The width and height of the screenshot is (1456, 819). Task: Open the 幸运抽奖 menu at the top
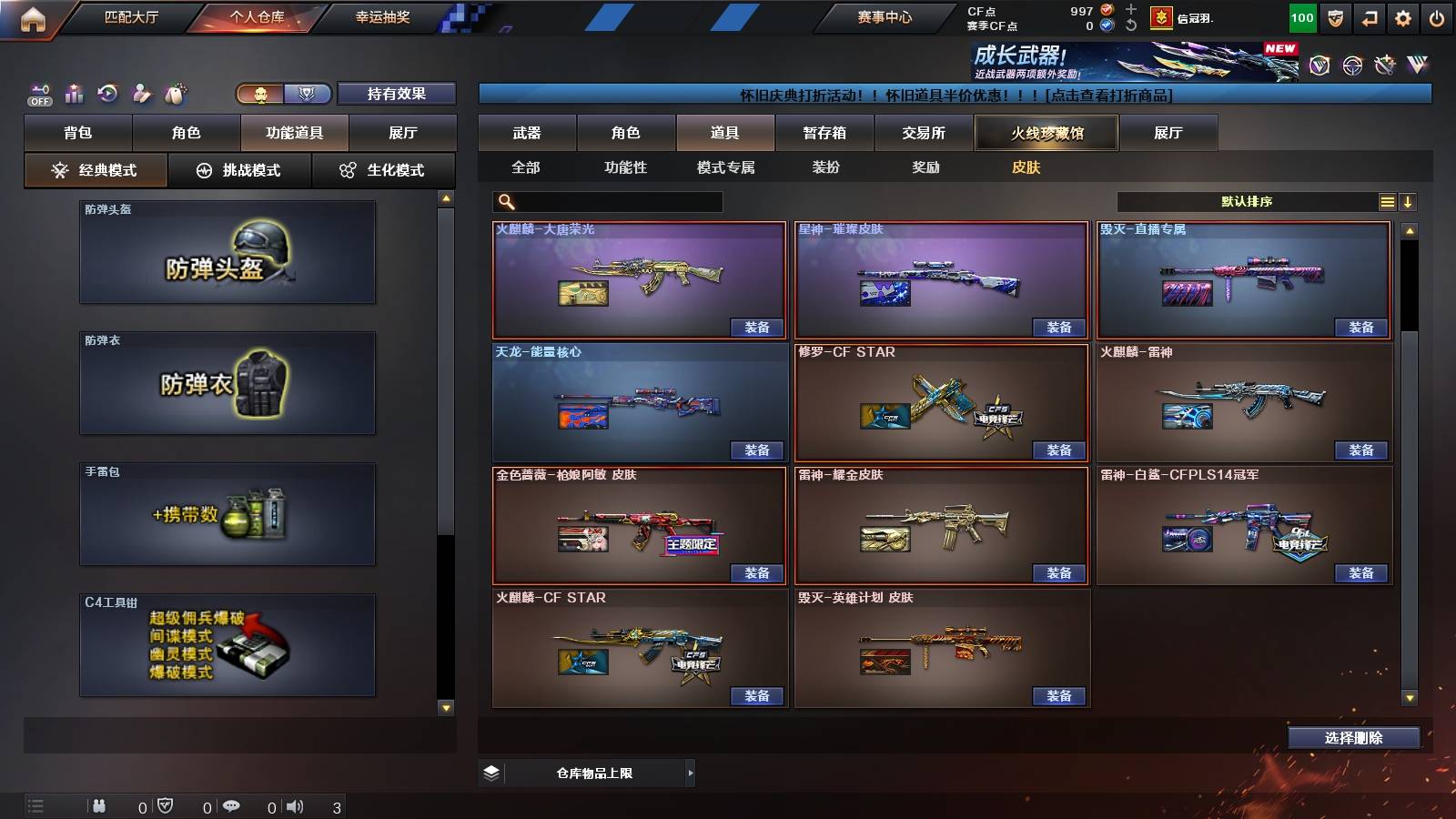pyautogui.click(x=383, y=16)
